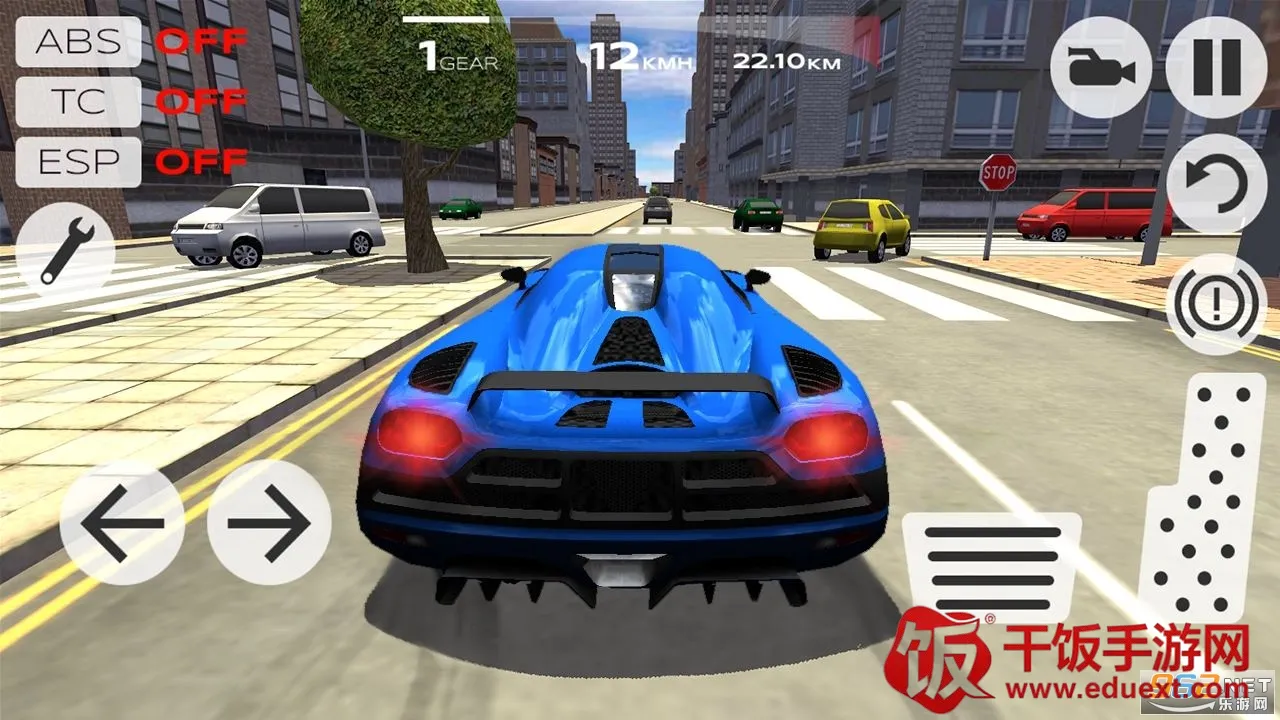Reset the car with the circular arrow
Screen dimensions: 1280x720
click(x=1216, y=185)
